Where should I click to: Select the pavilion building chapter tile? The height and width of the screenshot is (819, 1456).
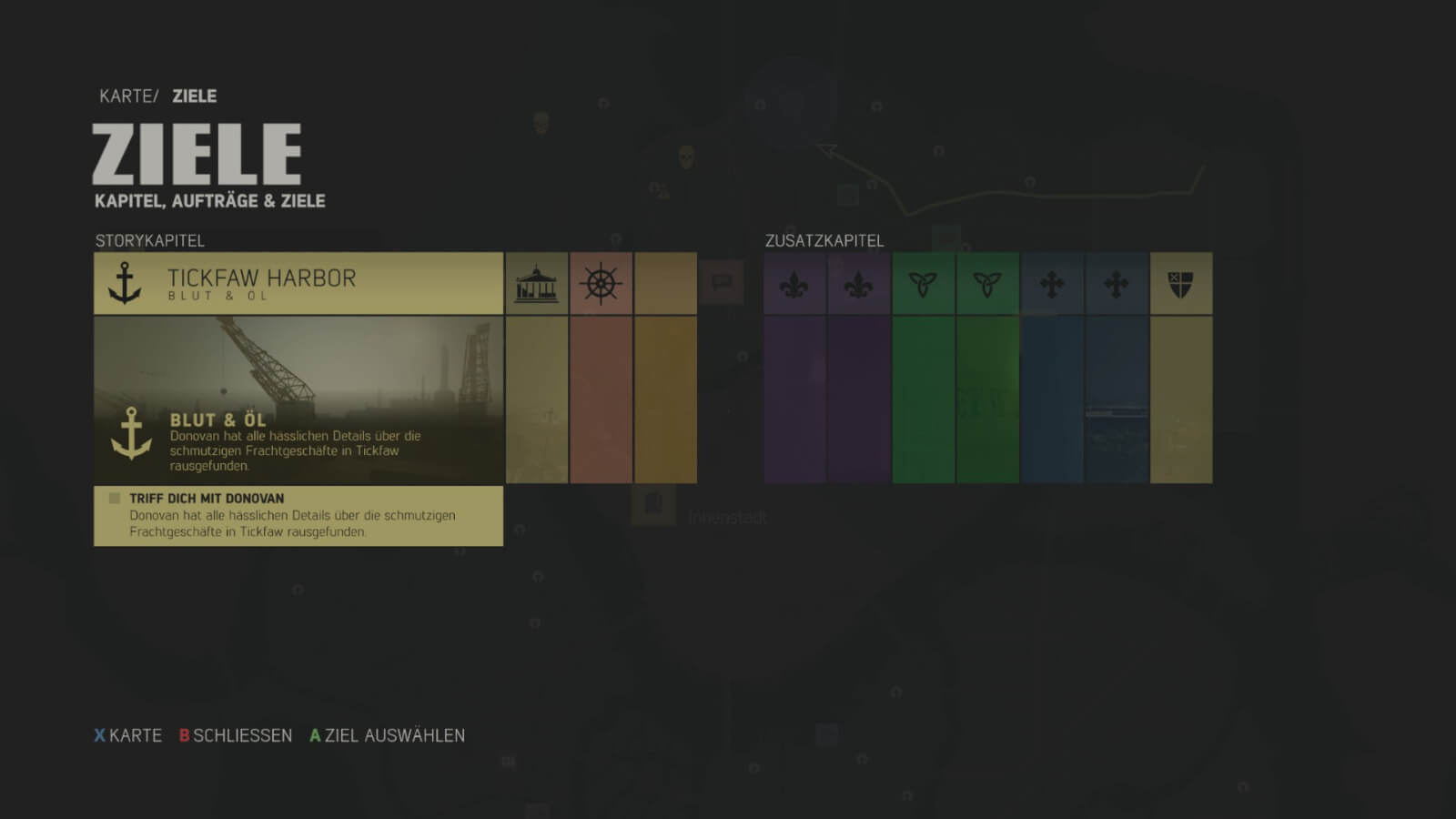click(537, 284)
